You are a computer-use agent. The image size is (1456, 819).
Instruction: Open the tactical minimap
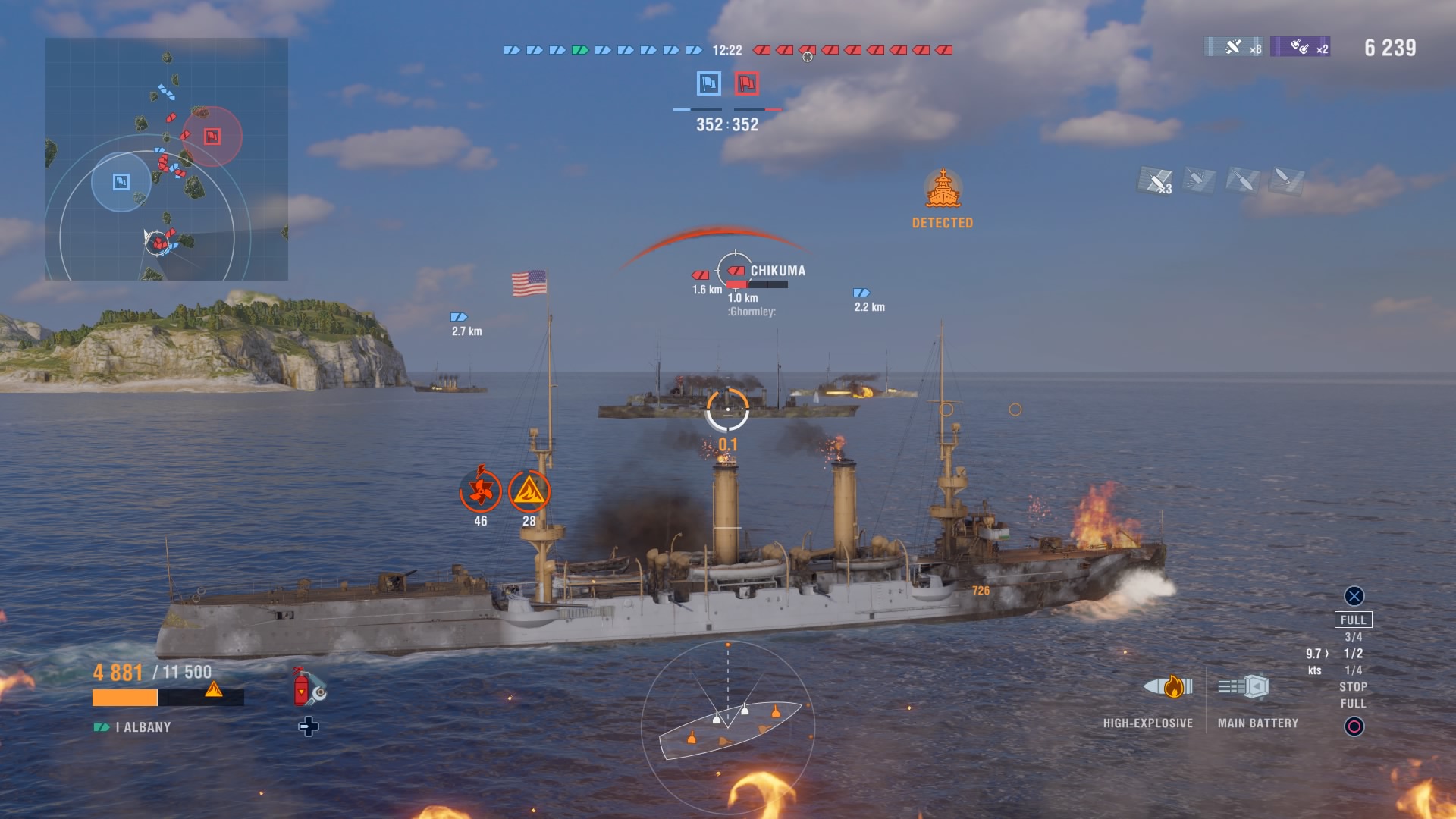tap(167, 159)
